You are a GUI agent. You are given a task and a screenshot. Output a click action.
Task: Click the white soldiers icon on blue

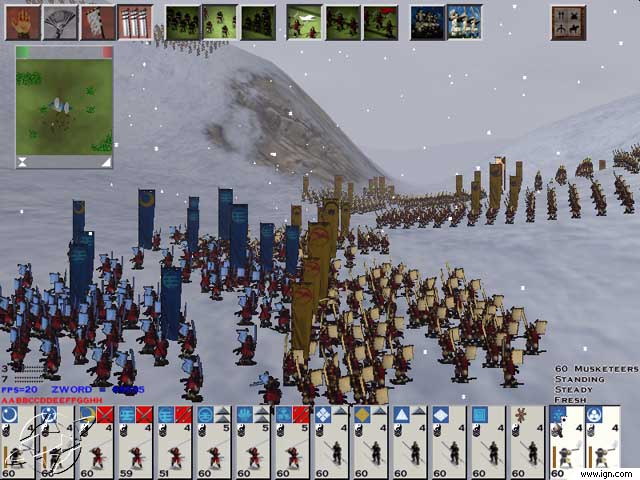point(464,21)
